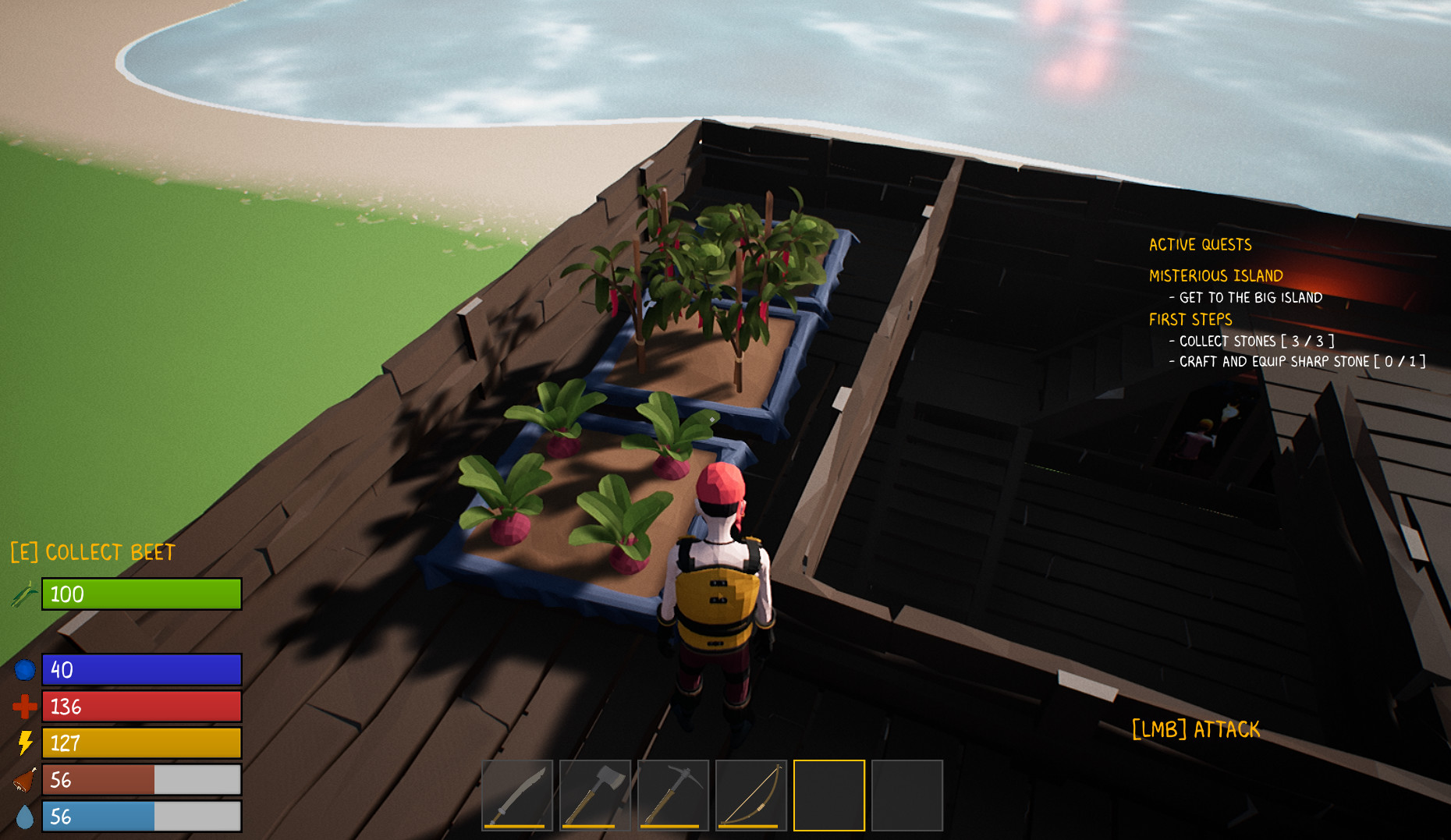The image size is (1451, 840).
Task: Click the GET TO THE BIG ISLAND objective
Action: click(x=1245, y=297)
